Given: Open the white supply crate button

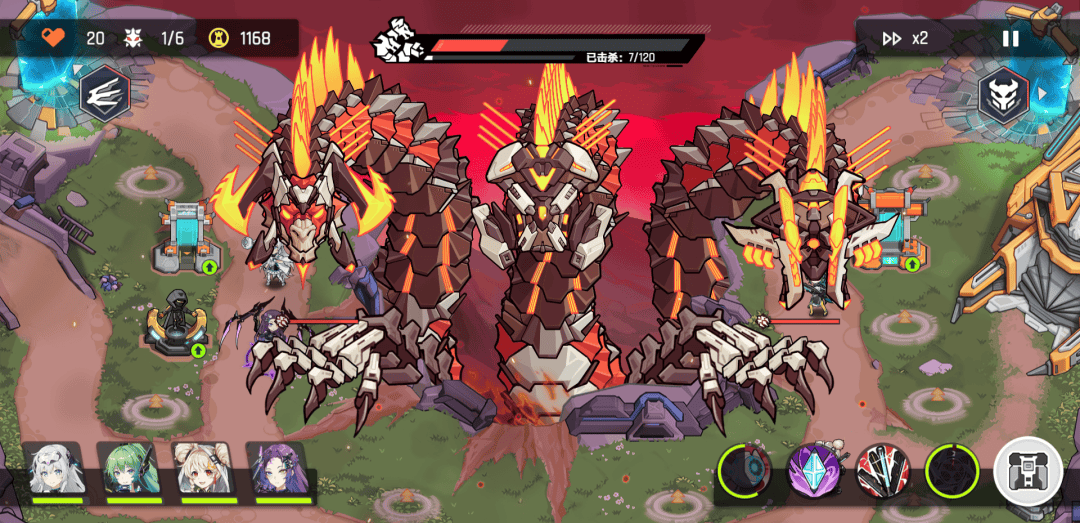Looking at the screenshot, I should point(1028,471).
